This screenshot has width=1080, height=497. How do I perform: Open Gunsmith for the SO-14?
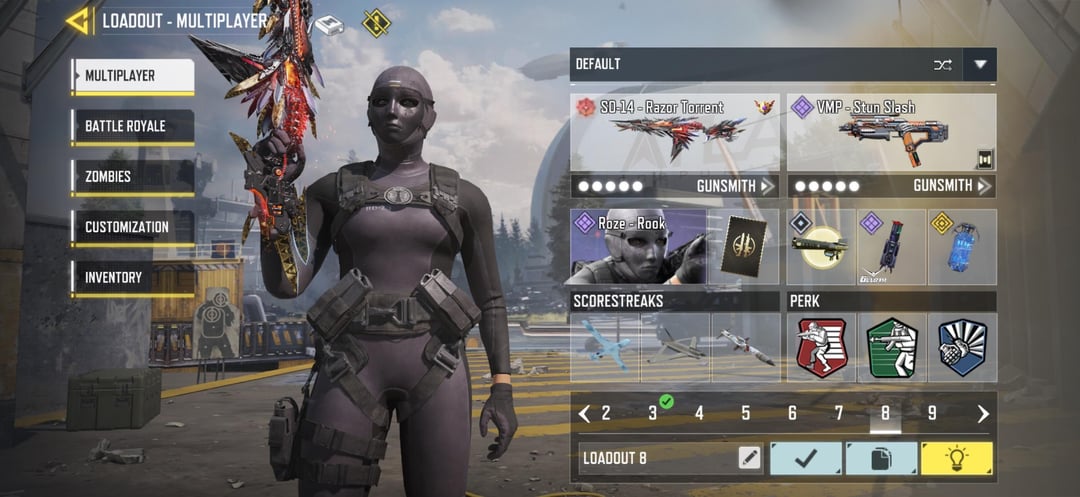tap(736, 186)
